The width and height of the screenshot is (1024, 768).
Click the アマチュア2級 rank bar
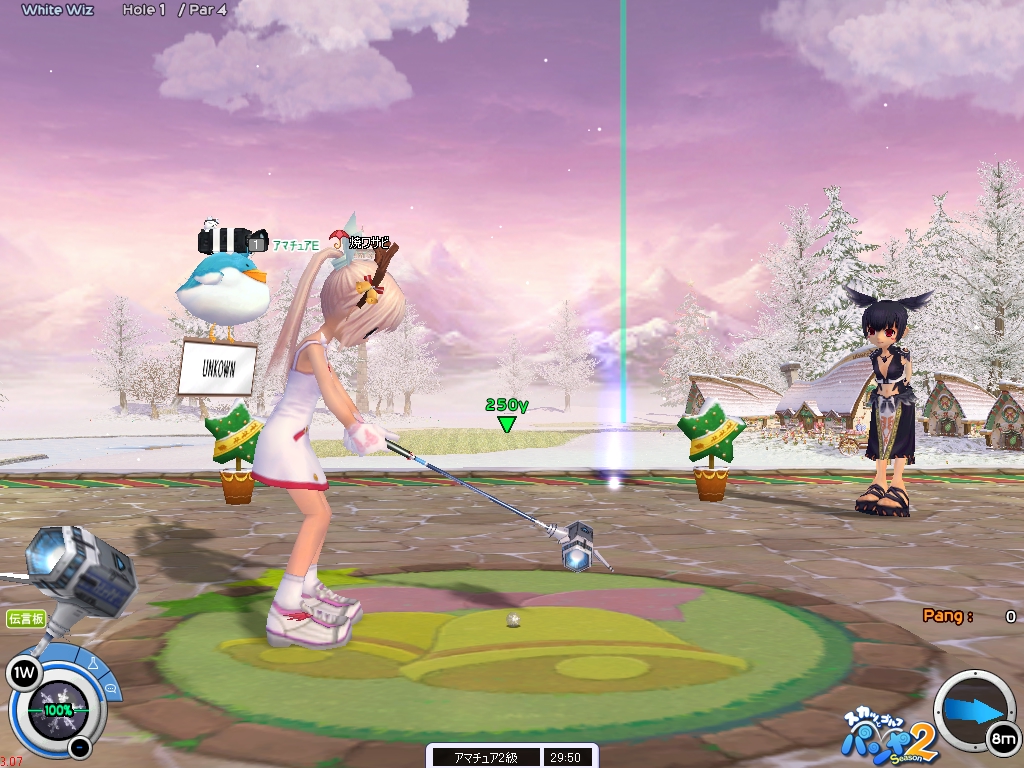click(484, 757)
